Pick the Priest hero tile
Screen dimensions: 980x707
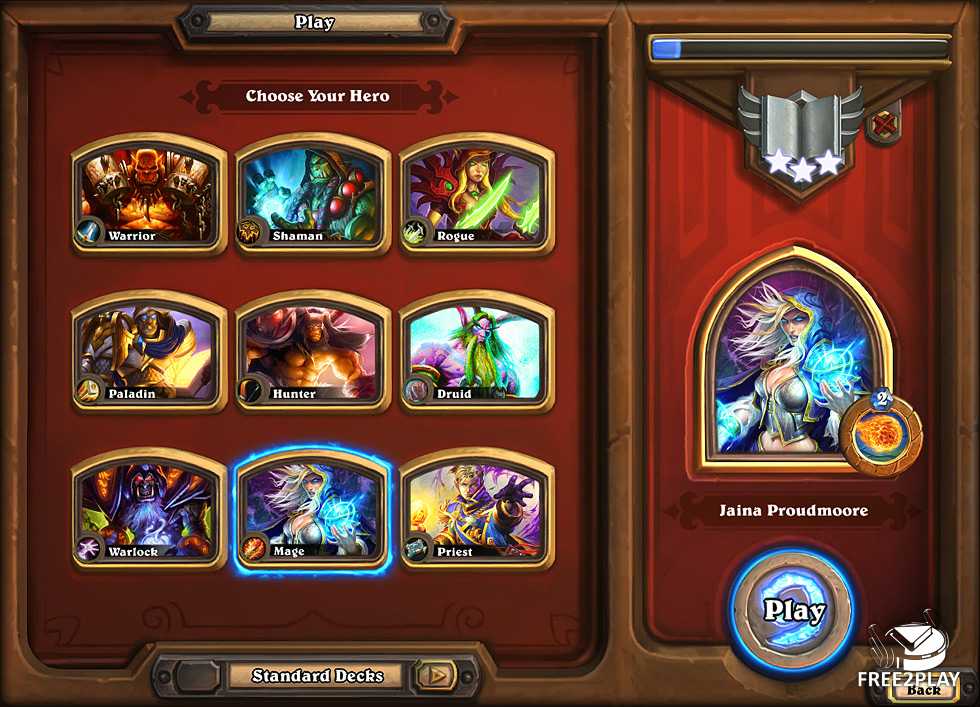tap(476, 510)
